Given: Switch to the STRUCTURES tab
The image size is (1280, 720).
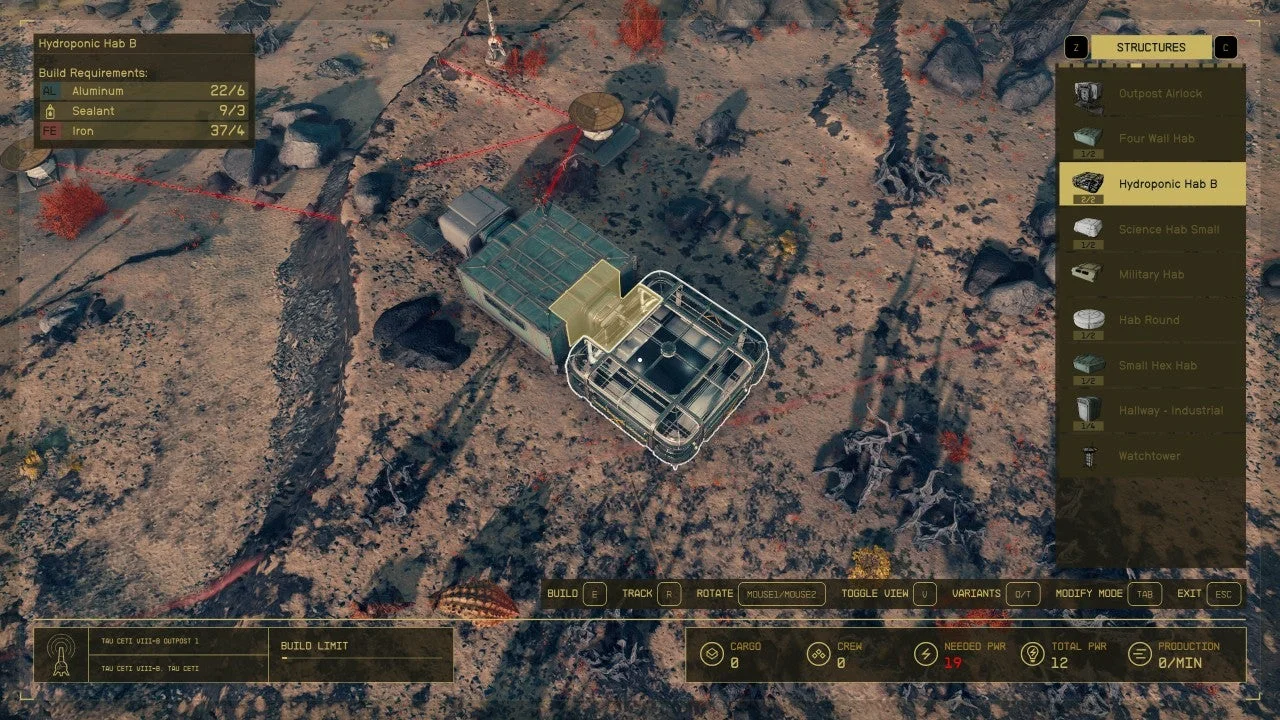Looking at the screenshot, I should click(x=1150, y=46).
